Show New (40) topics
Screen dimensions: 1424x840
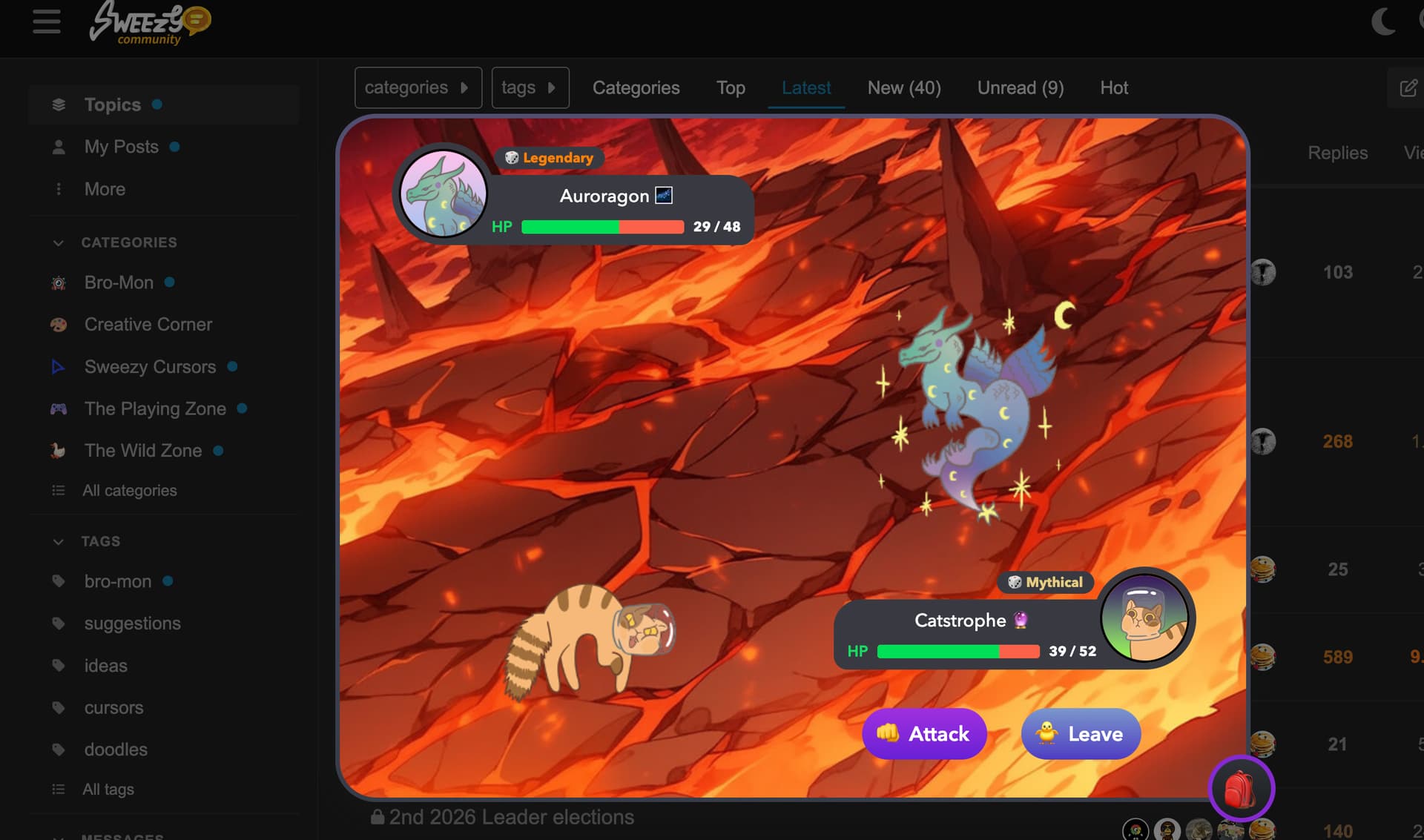904,87
